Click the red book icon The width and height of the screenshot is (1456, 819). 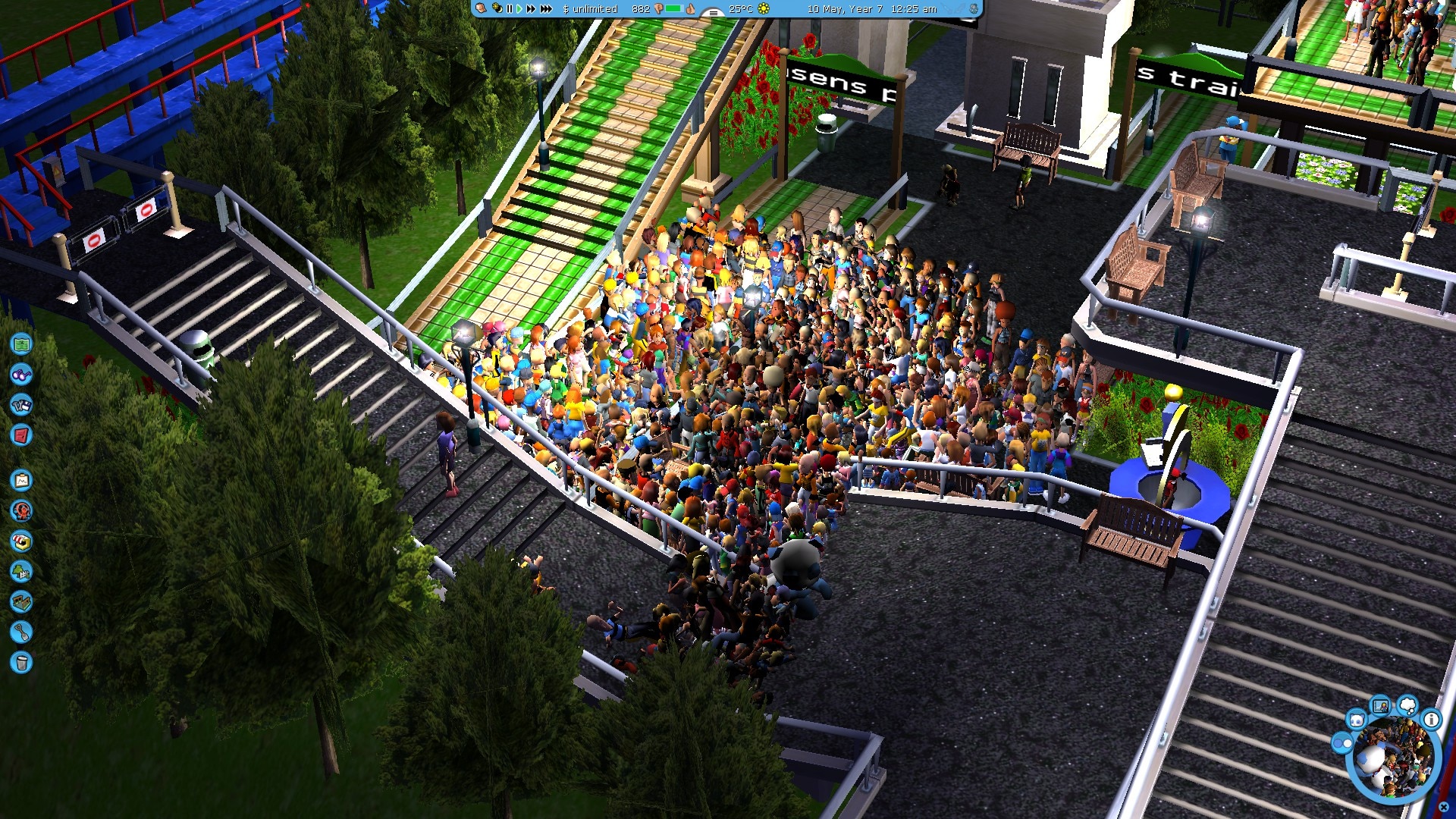click(21, 435)
